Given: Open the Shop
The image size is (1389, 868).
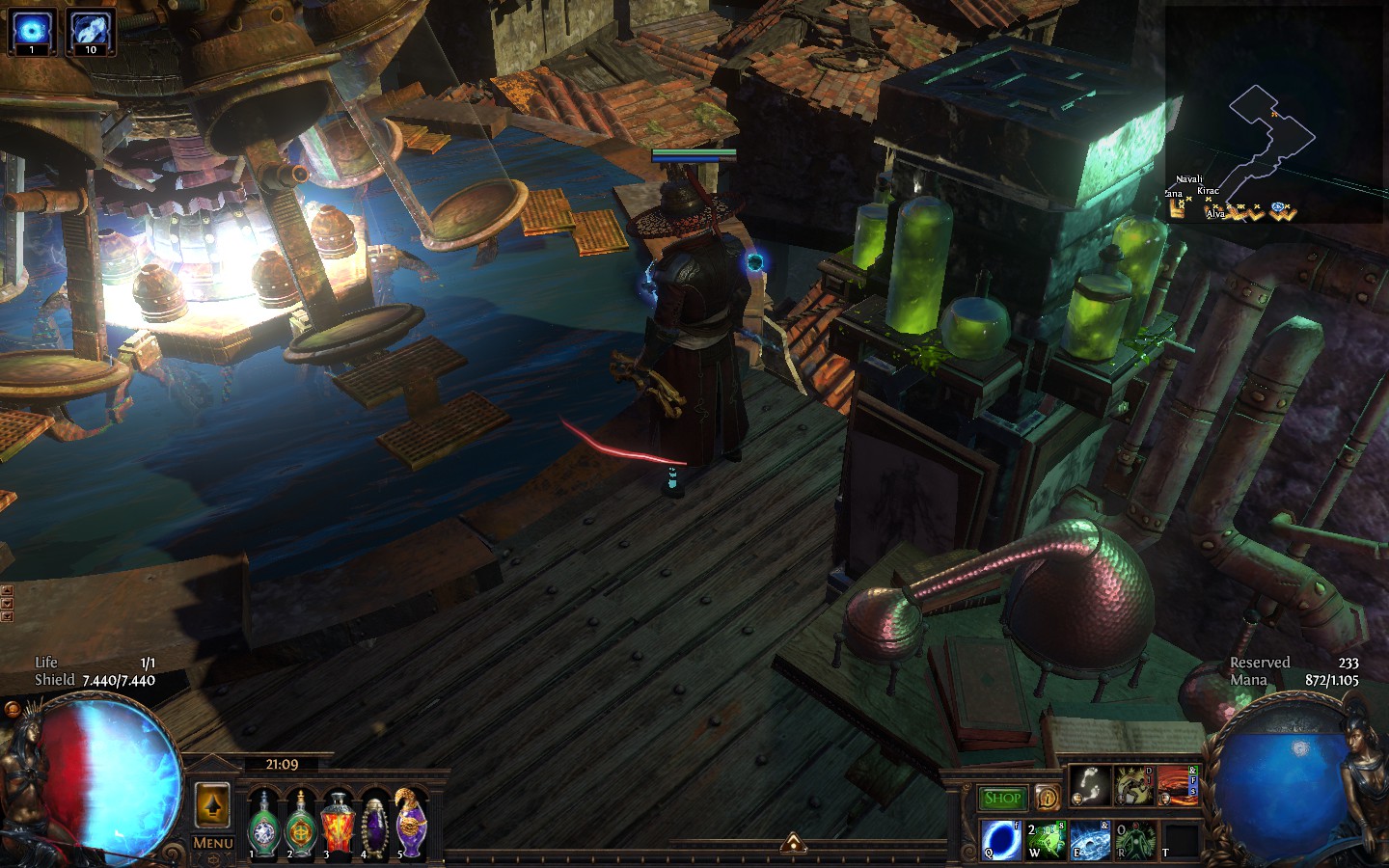Looking at the screenshot, I should point(1003,796).
